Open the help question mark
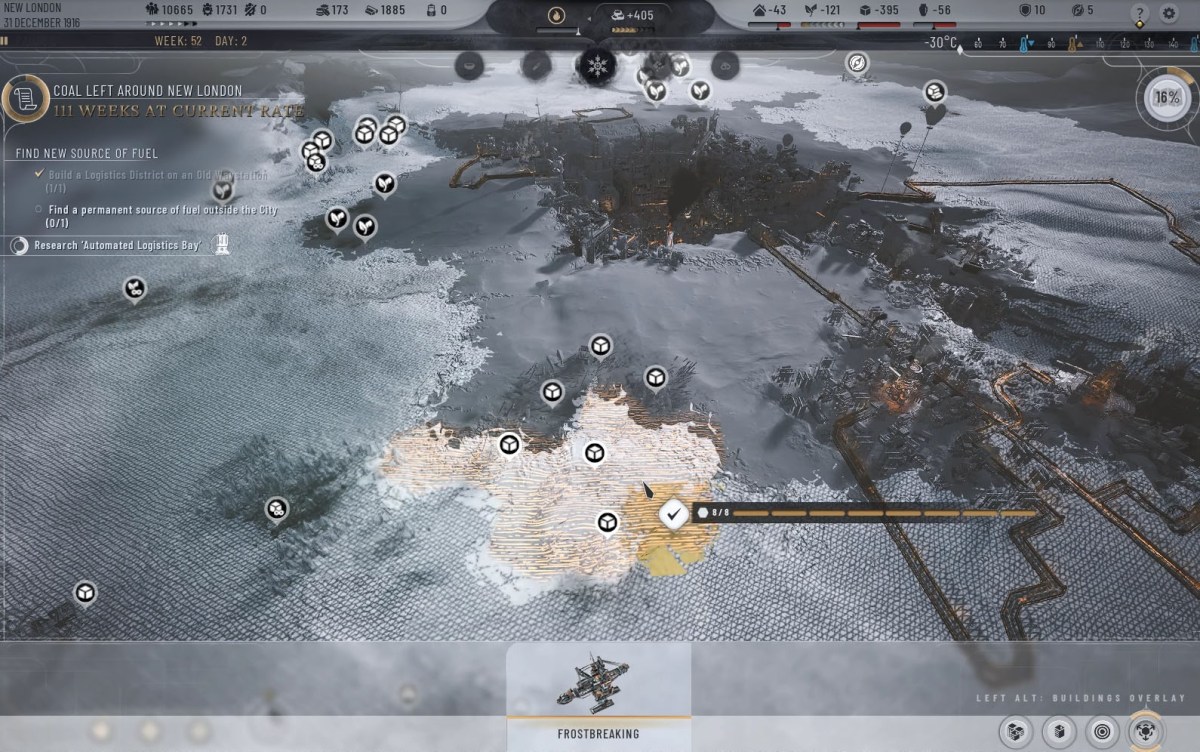Viewport: 1200px width, 752px height. tap(1139, 14)
